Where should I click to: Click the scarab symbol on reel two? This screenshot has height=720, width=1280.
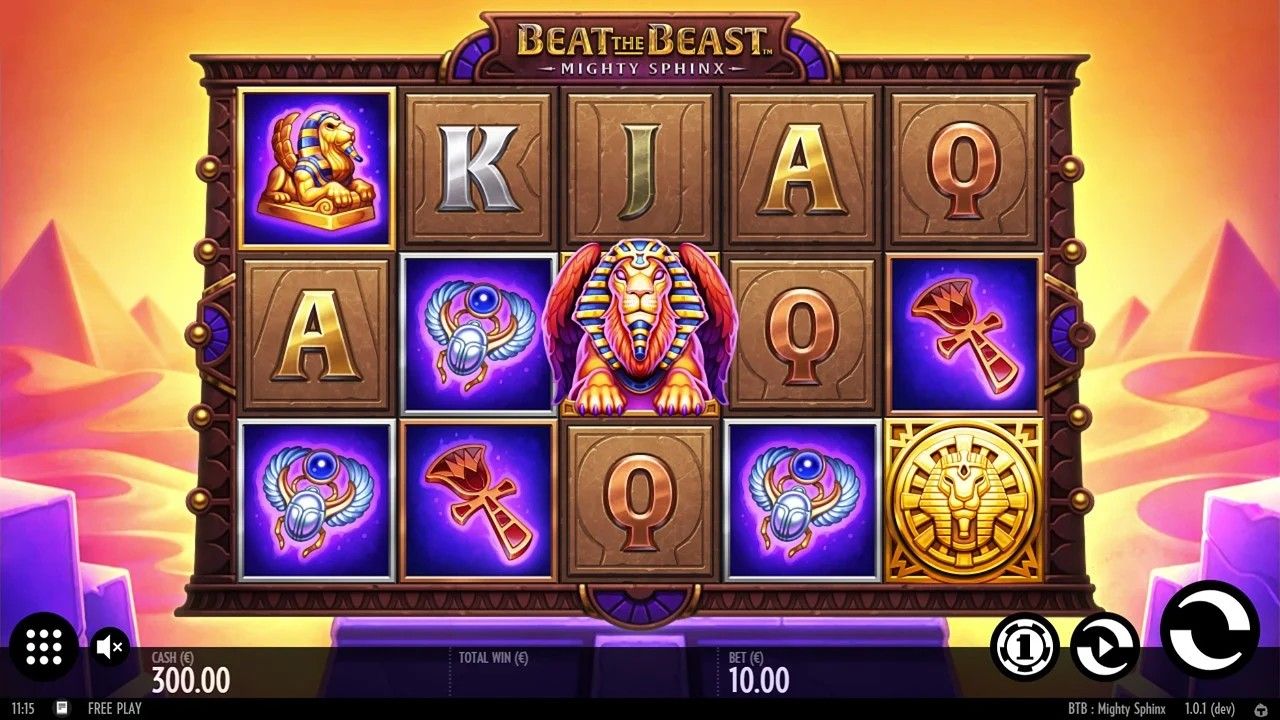(477, 330)
